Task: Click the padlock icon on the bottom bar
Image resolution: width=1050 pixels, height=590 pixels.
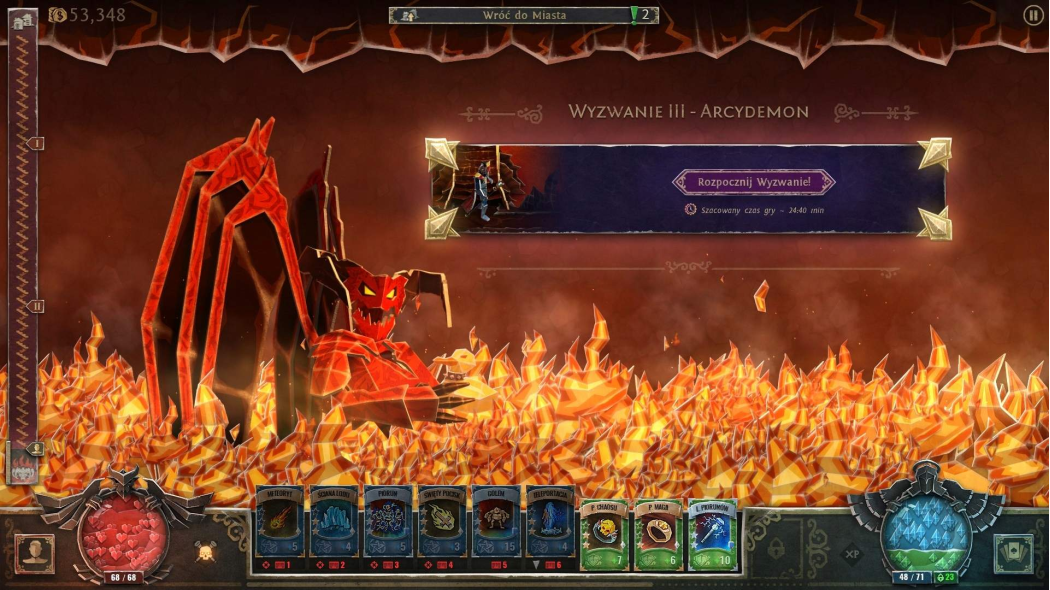Action: 777,550
